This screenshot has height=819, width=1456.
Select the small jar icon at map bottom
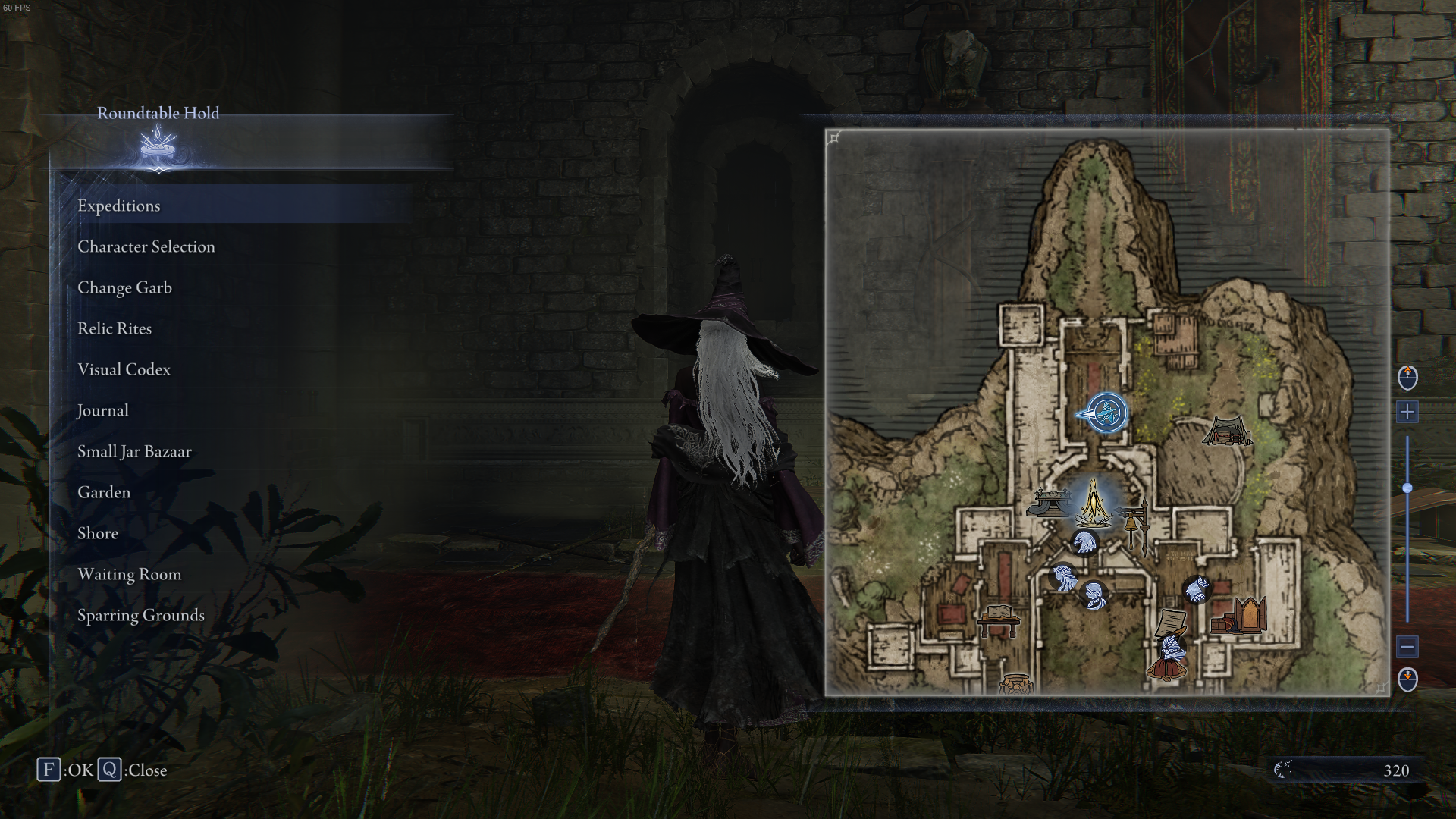tap(1016, 682)
